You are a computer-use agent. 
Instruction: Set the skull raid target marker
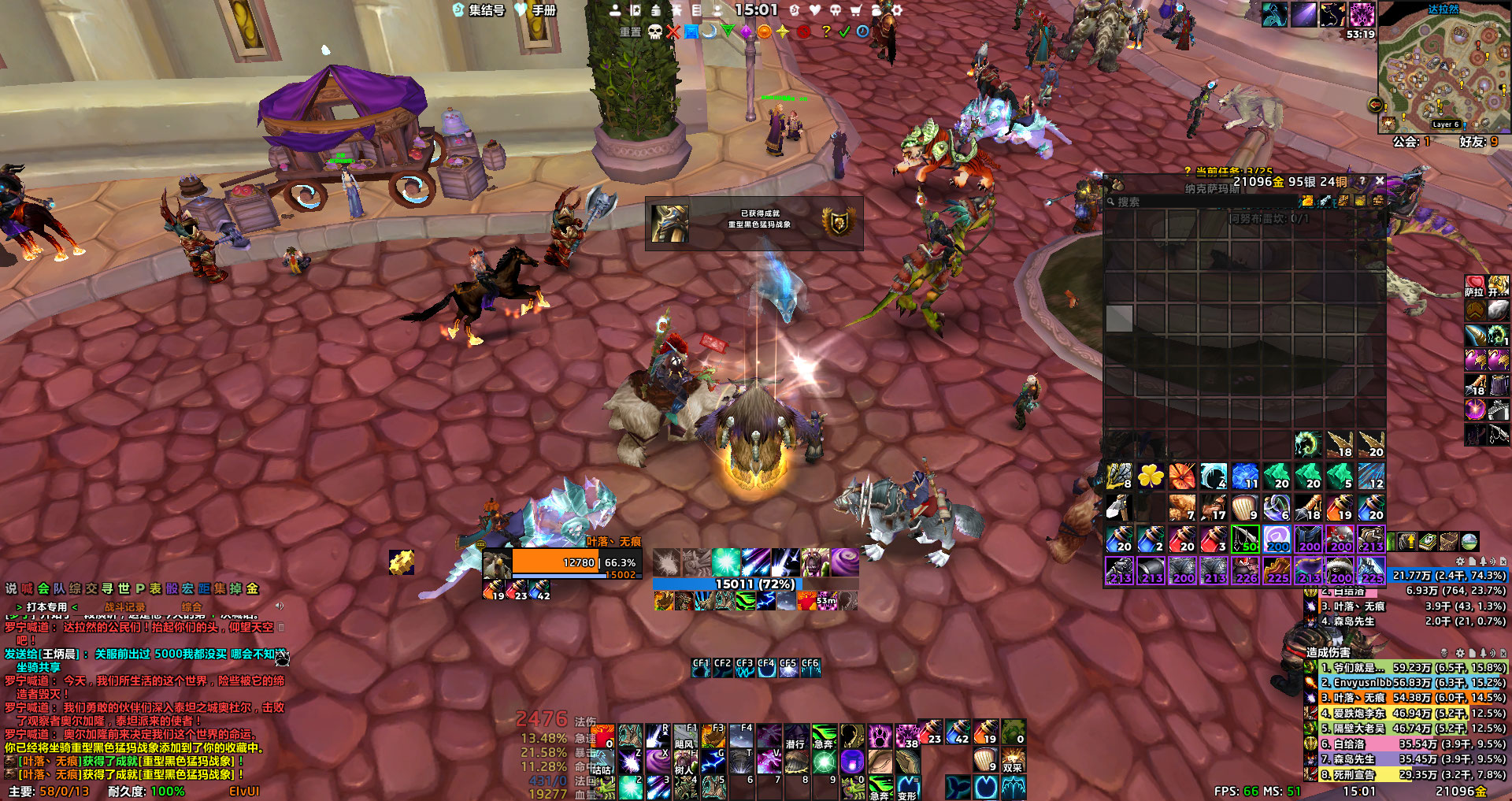pos(655,32)
